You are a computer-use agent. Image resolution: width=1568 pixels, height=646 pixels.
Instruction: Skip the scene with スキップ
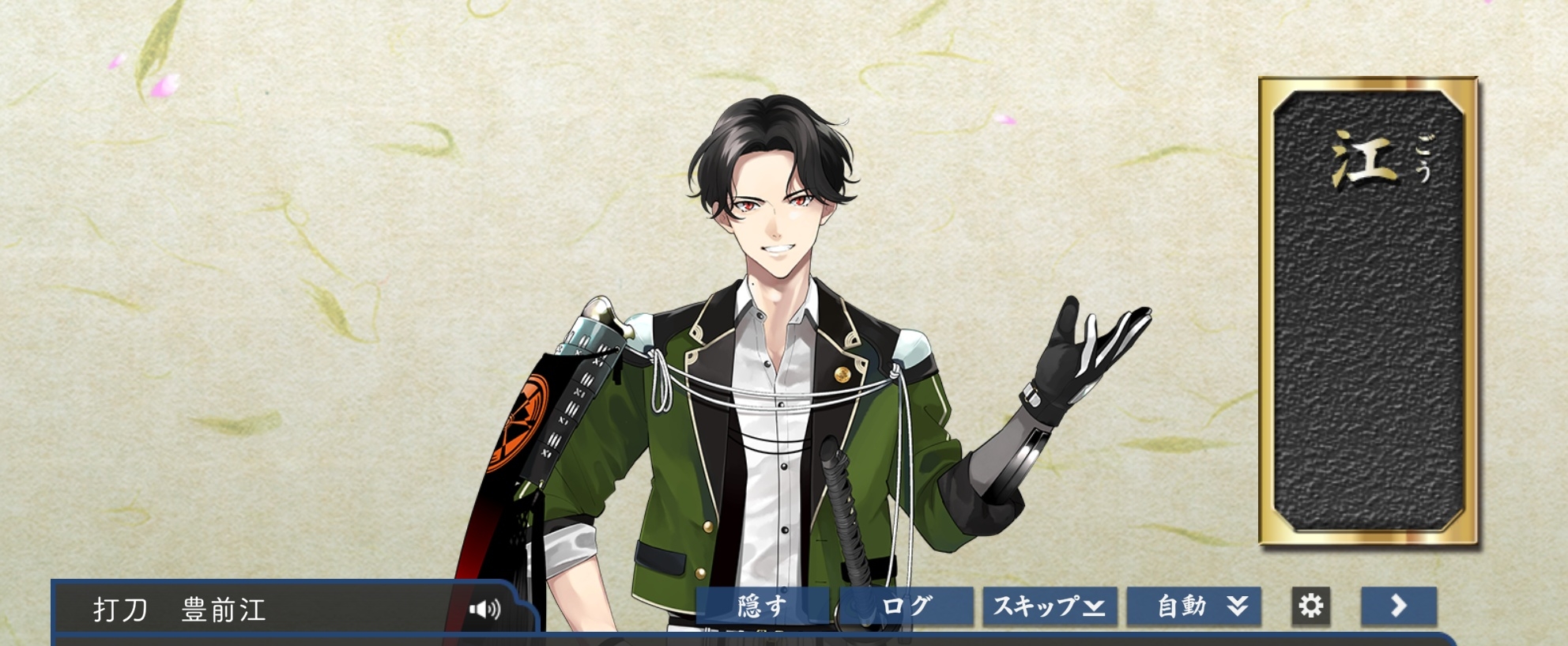1050,606
